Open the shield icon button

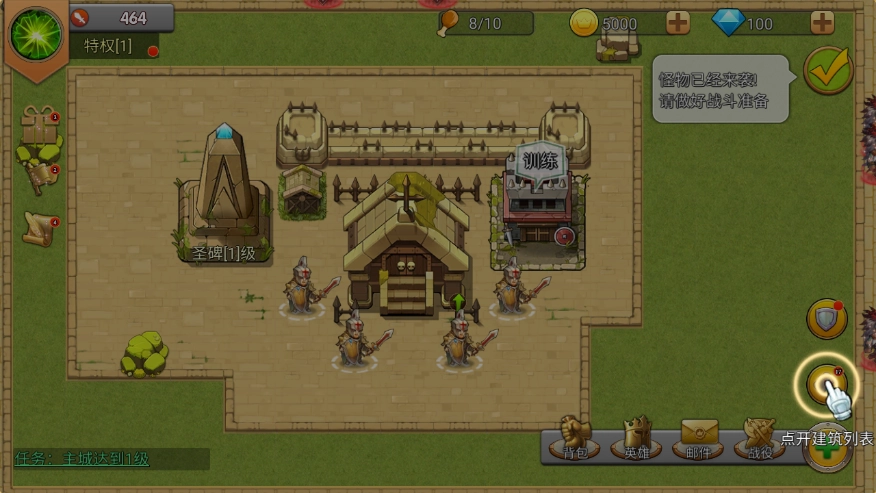(827, 318)
